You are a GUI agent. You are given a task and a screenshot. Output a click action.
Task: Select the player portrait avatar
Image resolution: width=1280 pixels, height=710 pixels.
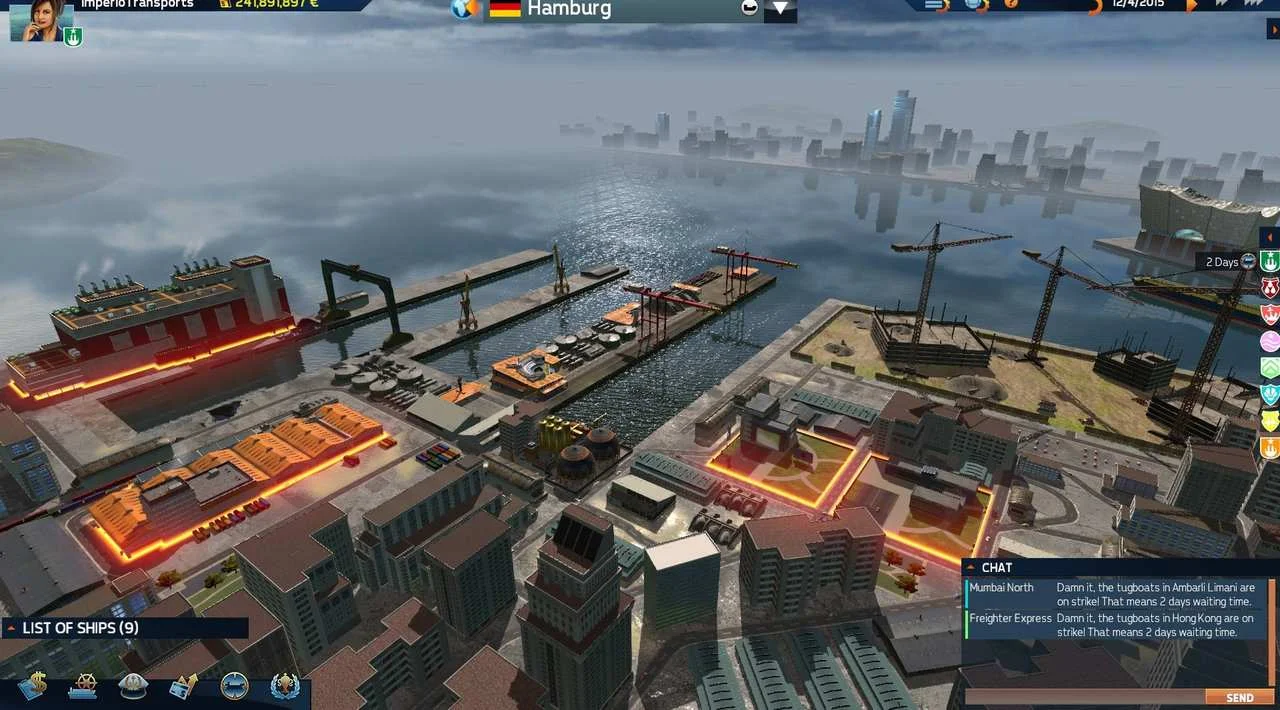click(42, 20)
